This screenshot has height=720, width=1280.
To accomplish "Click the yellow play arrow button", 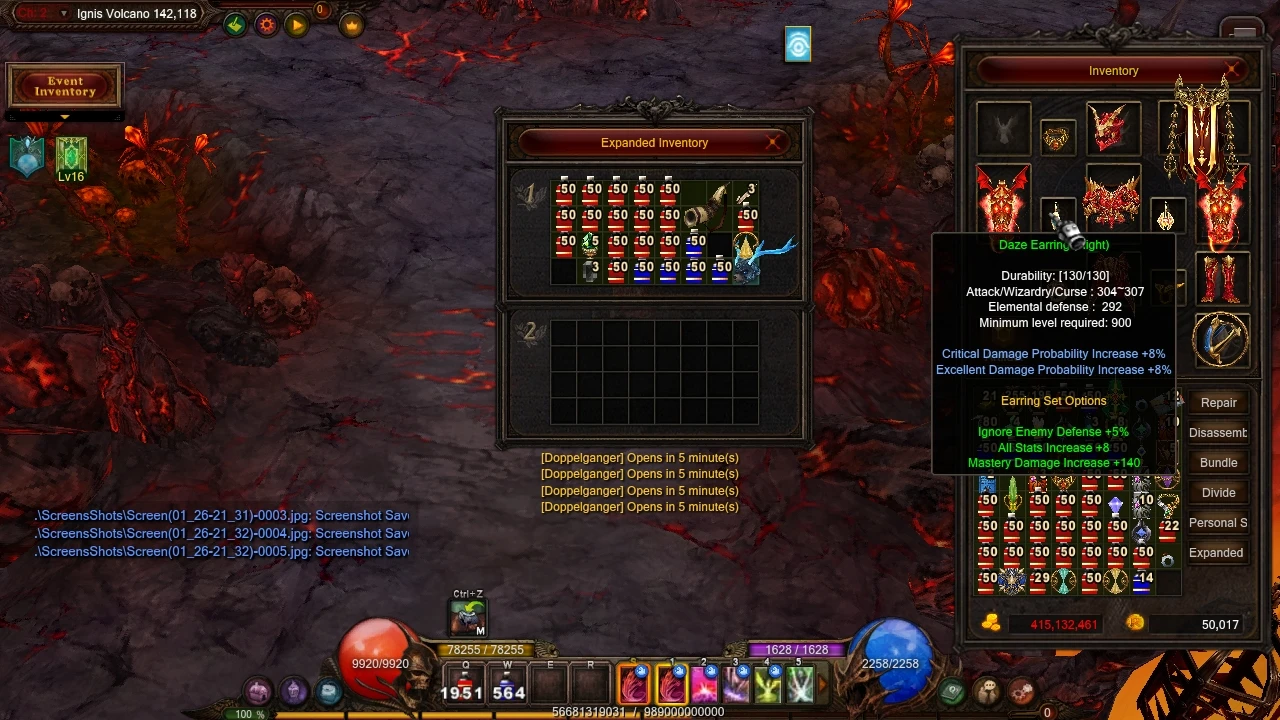I will [297, 26].
